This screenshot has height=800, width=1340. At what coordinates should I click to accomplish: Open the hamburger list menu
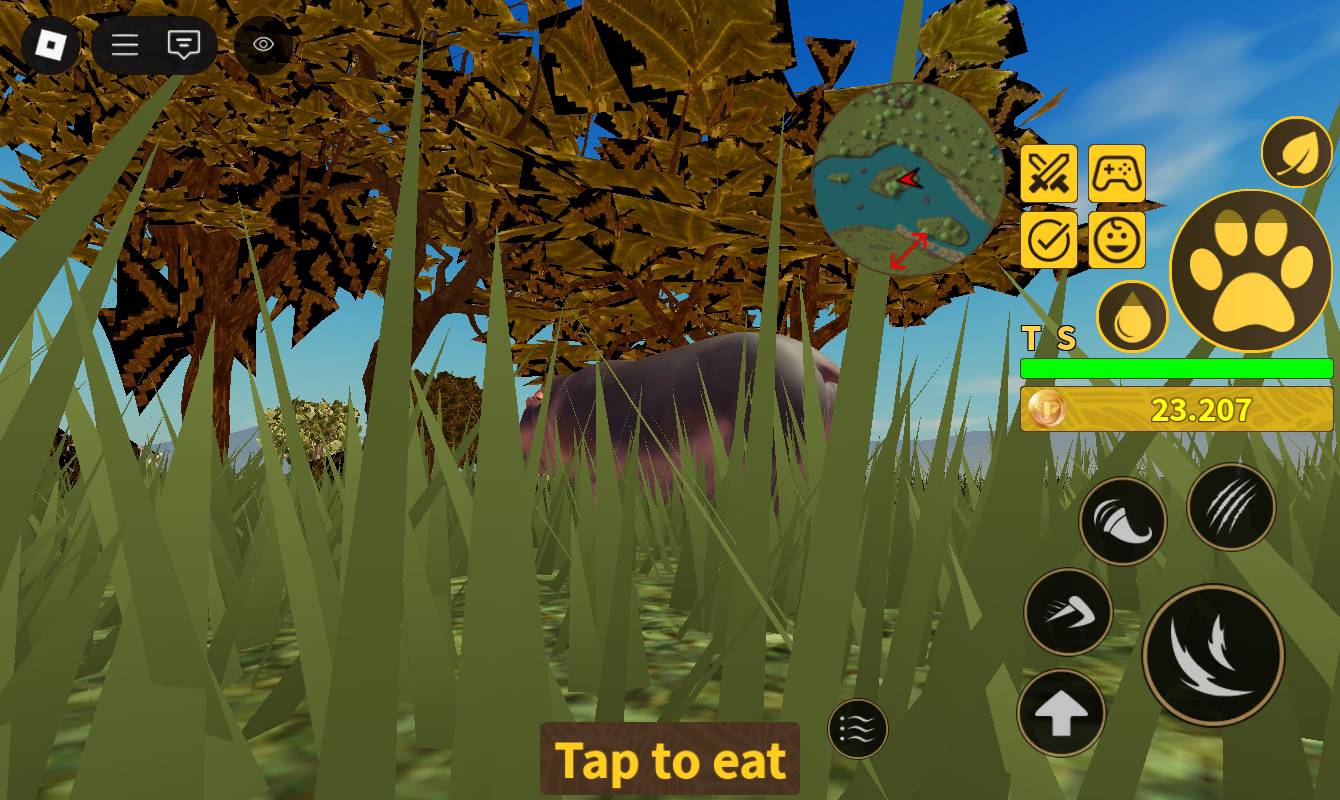coord(125,45)
